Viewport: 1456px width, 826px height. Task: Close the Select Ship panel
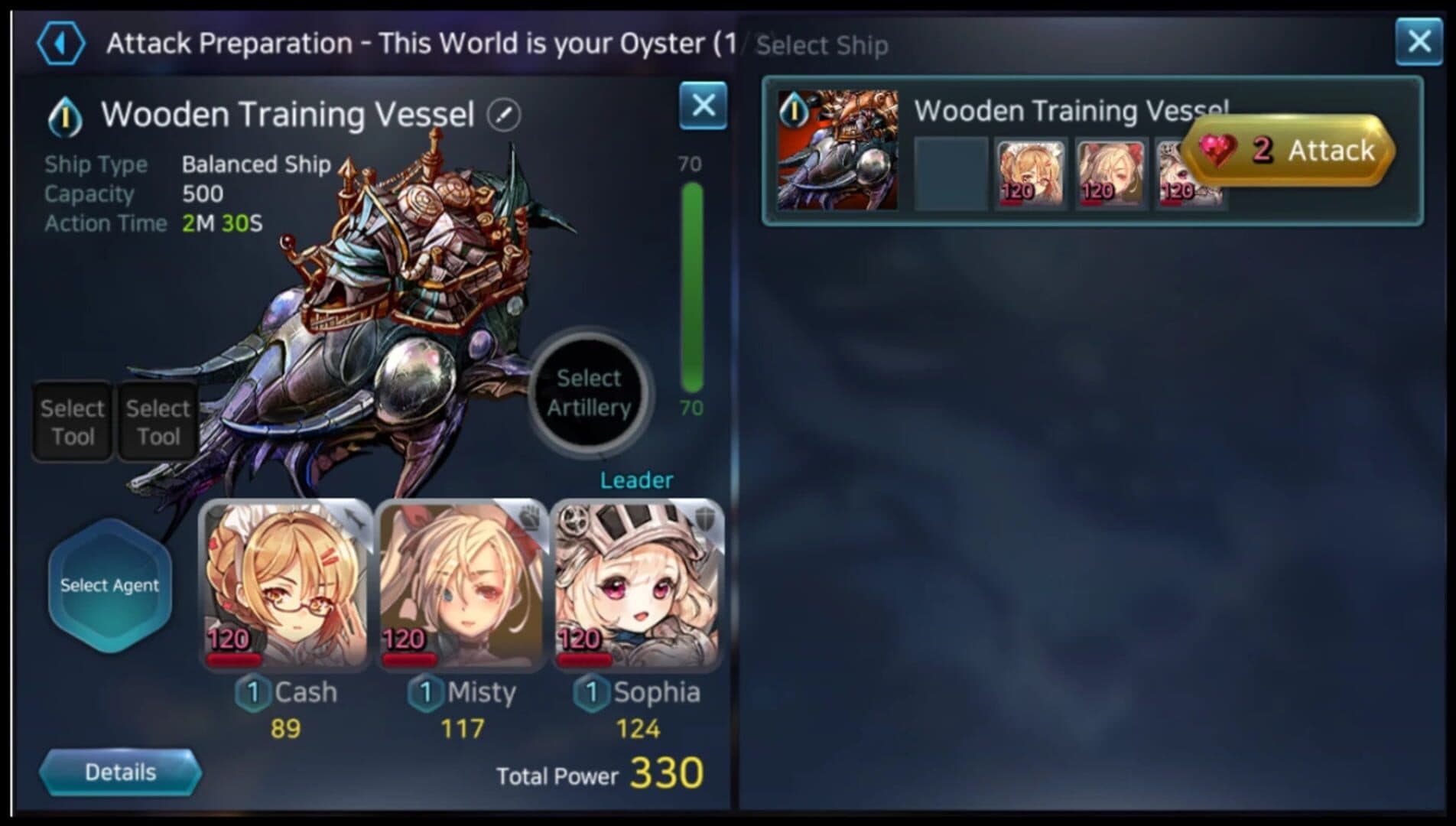(x=1419, y=41)
